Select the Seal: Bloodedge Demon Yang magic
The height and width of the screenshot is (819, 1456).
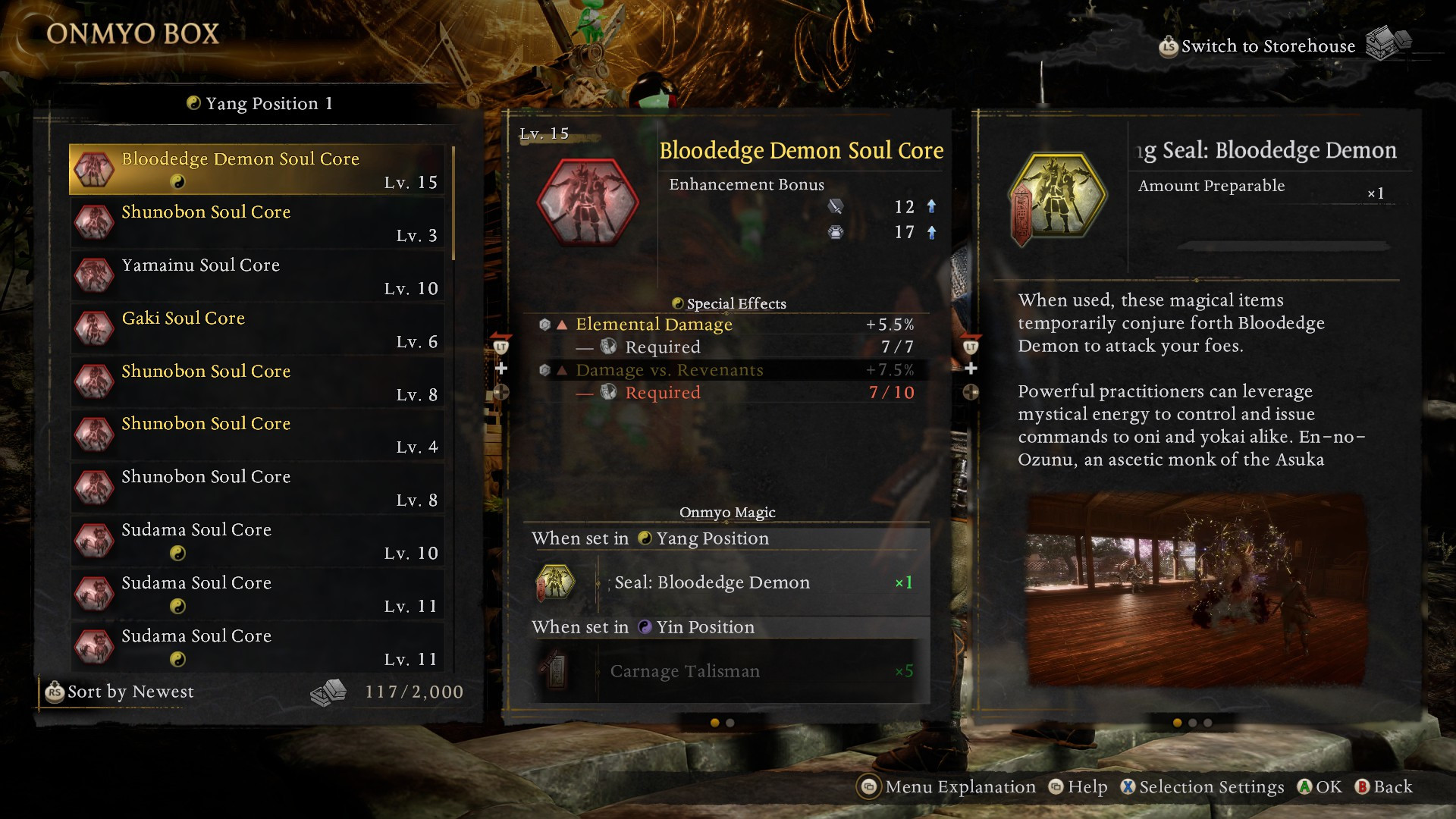[x=726, y=582]
